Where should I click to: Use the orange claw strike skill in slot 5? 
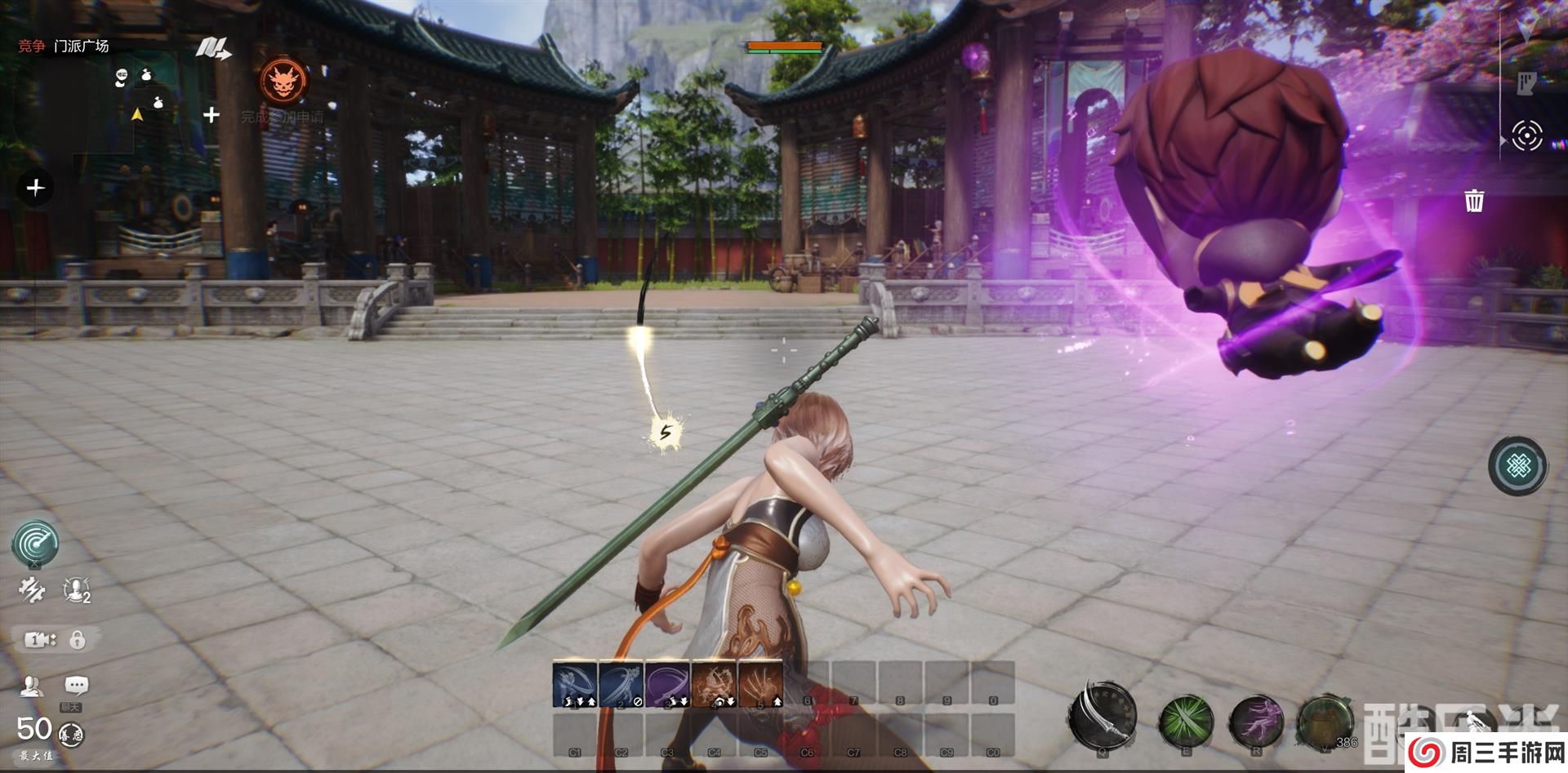(760, 684)
